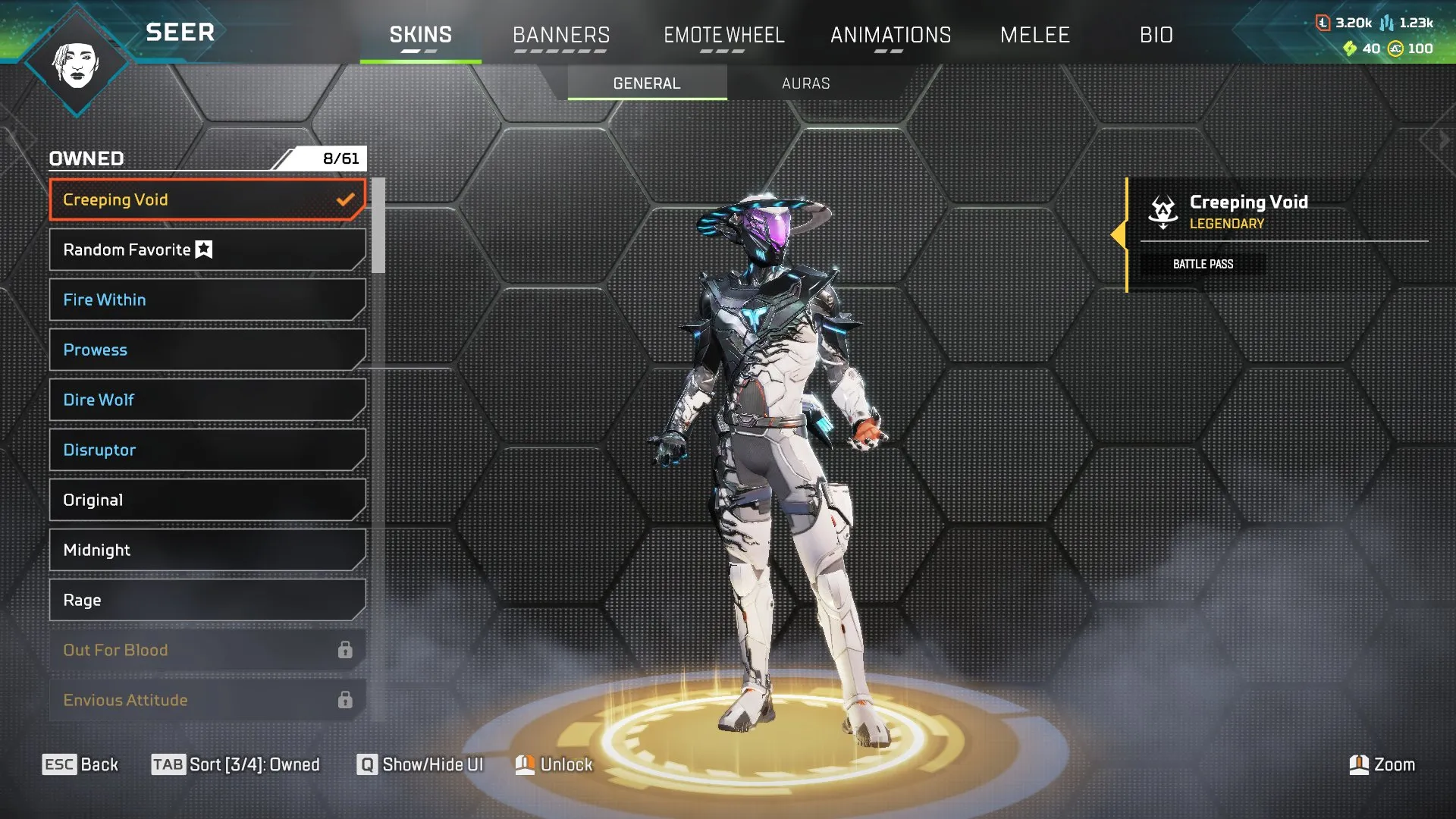
Task: Favorite the Random Favorite star toggle
Action: click(203, 249)
